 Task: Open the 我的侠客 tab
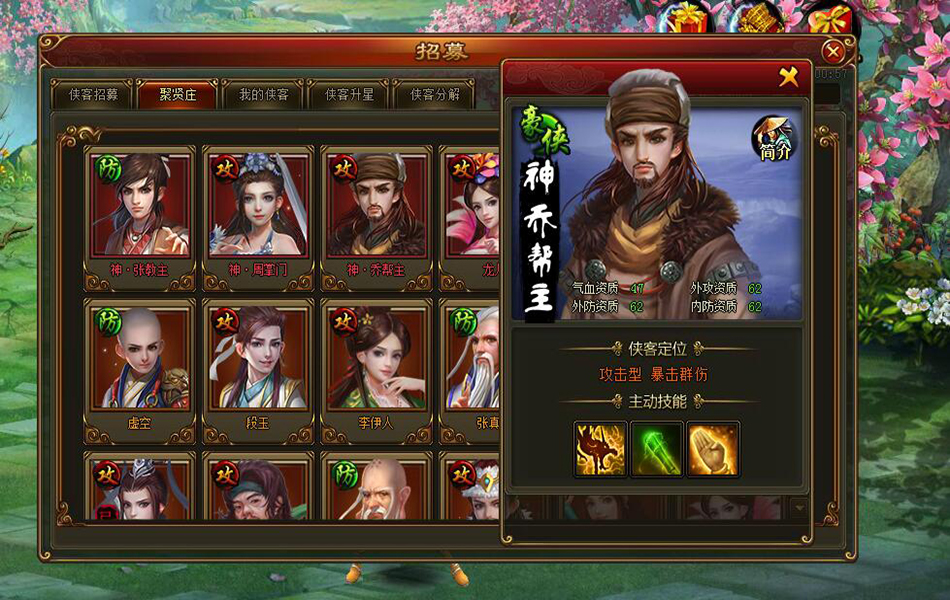point(263,95)
